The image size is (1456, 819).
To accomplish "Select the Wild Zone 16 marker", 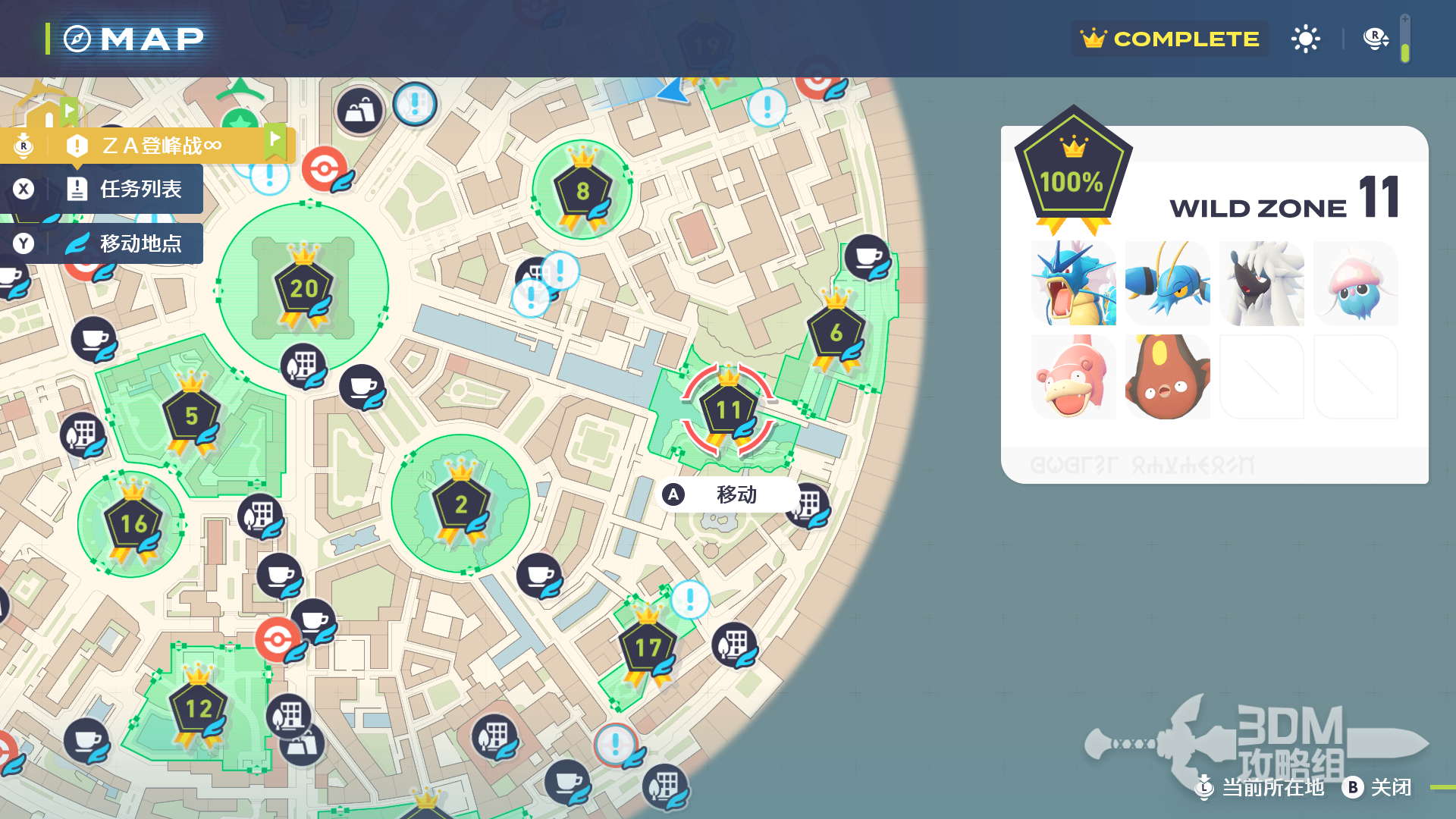I will tap(133, 524).
